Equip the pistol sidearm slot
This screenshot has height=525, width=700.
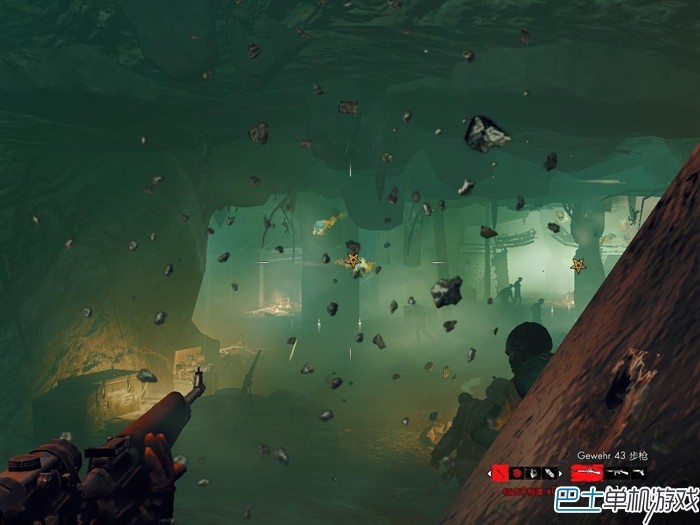point(637,472)
